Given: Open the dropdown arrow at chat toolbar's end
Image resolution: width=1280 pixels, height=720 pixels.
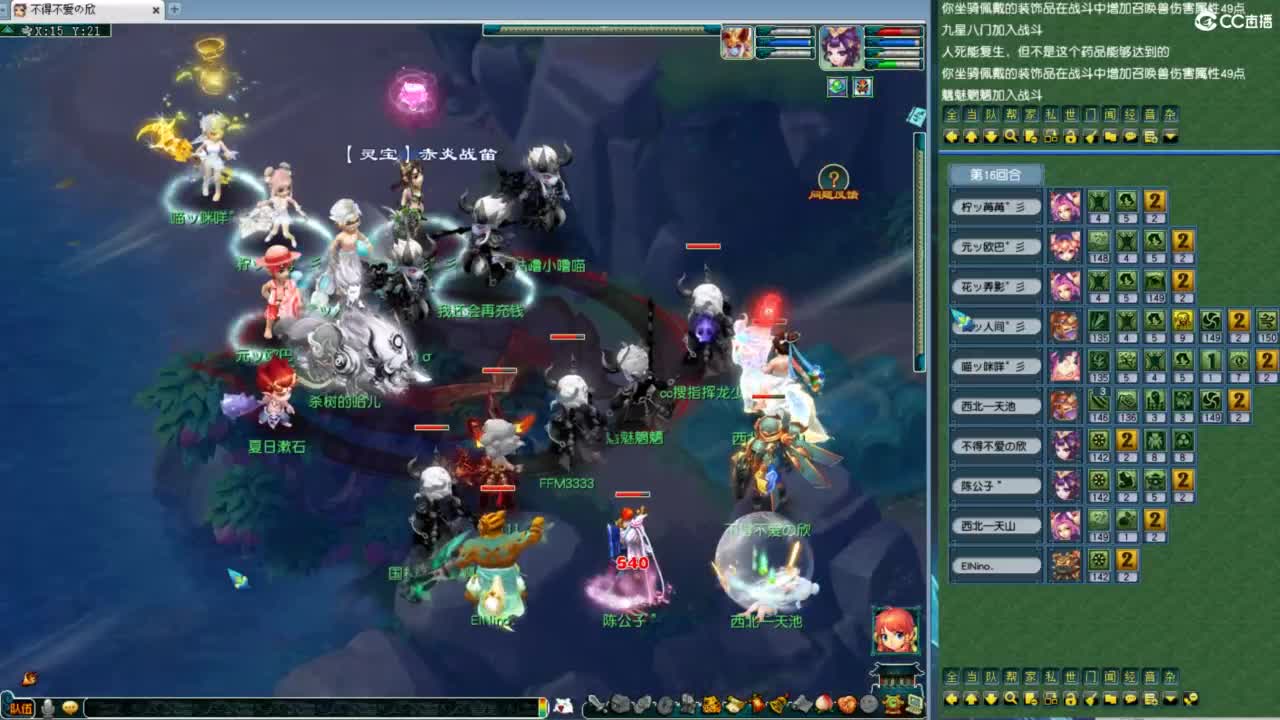Looking at the screenshot, I should click(x=1170, y=137).
